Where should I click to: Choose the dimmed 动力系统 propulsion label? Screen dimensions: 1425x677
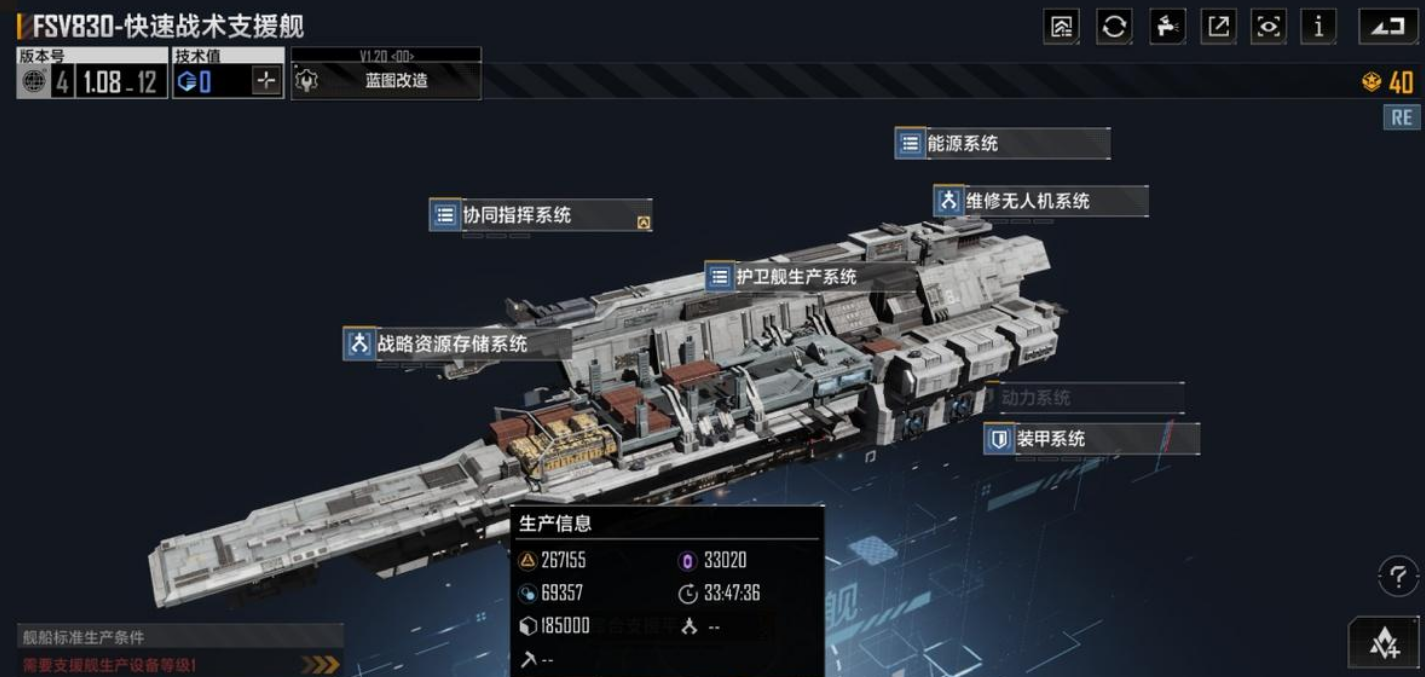pyautogui.click(x=1084, y=398)
